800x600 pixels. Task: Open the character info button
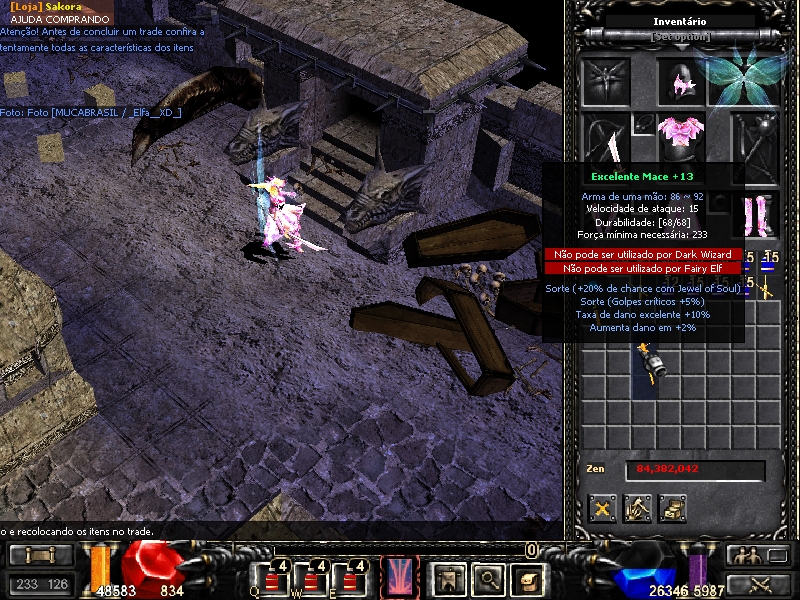point(448,577)
